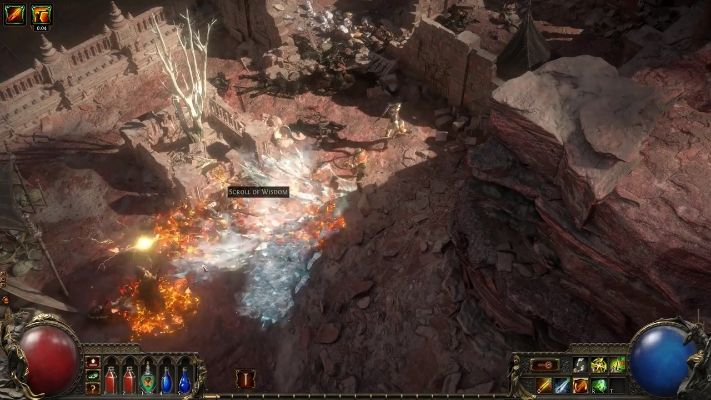Screen dimensions: 711x400
Task: Click the red weapon swap button
Action: click(x=544, y=365)
